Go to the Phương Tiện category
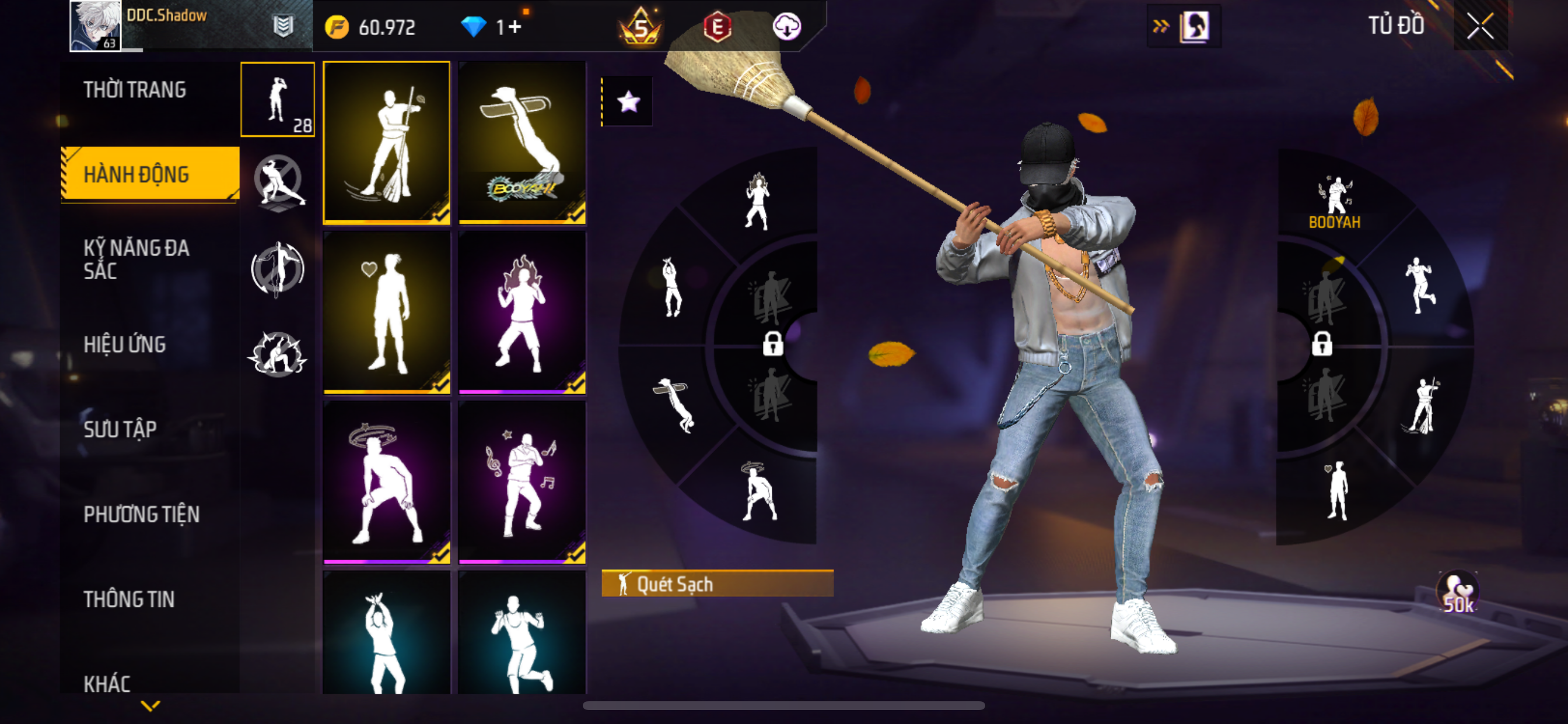 pos(141,515)
